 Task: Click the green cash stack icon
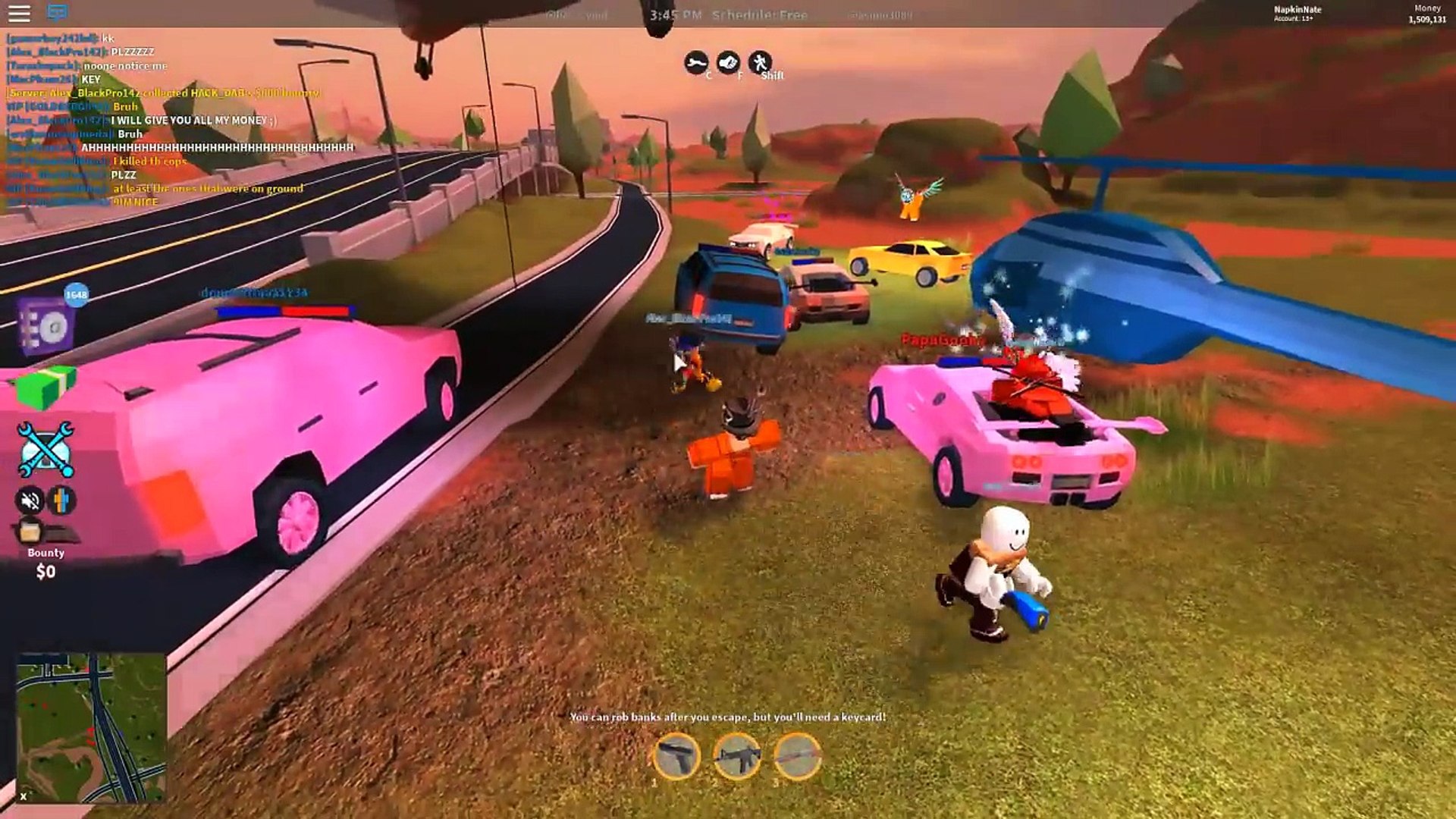pyautogui.click(x=47, y=388)
